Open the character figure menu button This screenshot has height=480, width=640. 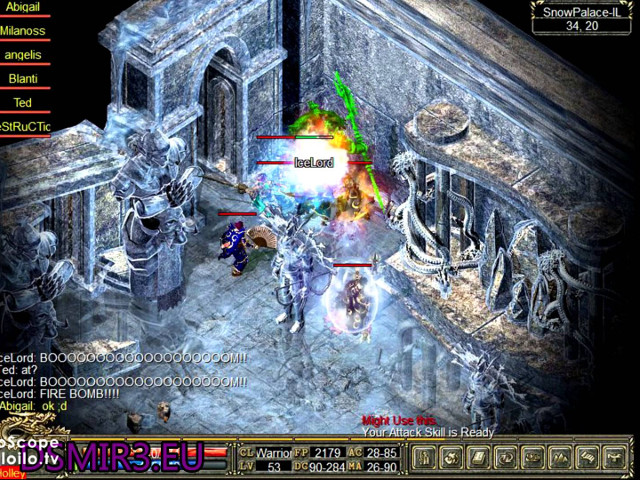424,458
